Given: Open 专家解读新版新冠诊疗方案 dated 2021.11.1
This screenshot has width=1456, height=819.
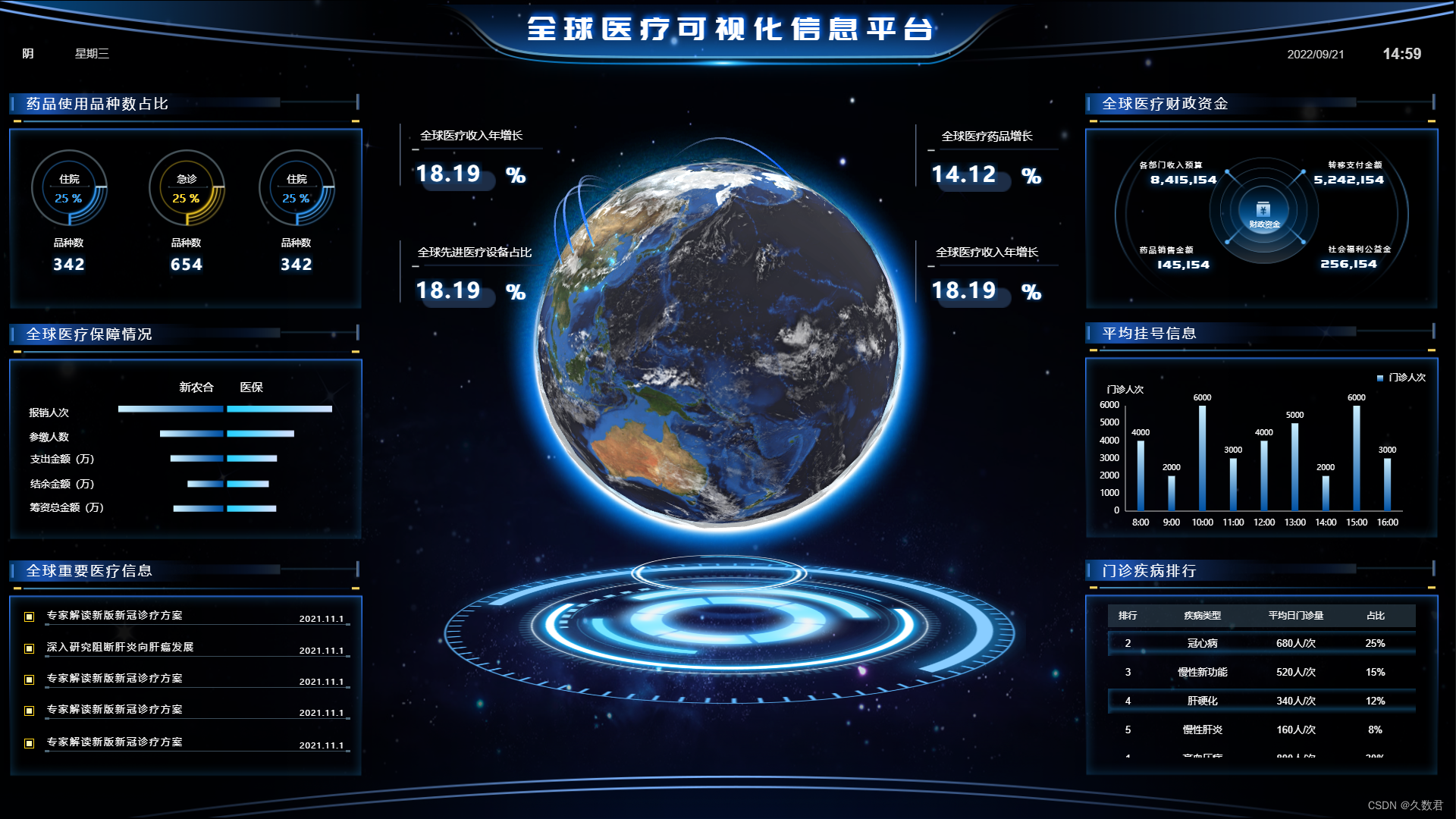Looking at the screenshot, I should (x=115, y=616).
